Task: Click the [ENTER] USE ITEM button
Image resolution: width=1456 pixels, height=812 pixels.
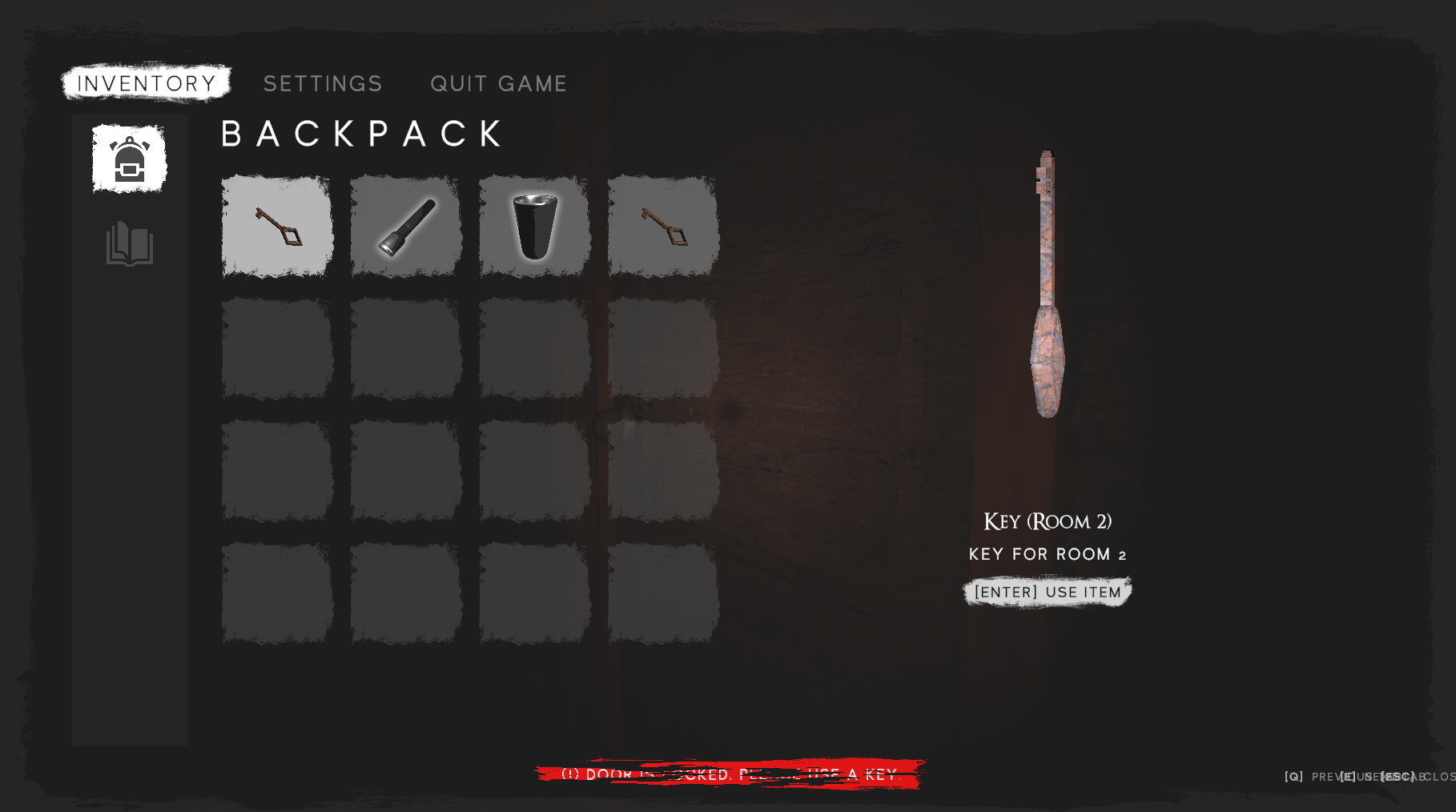Action: (x=1048, y=593)
